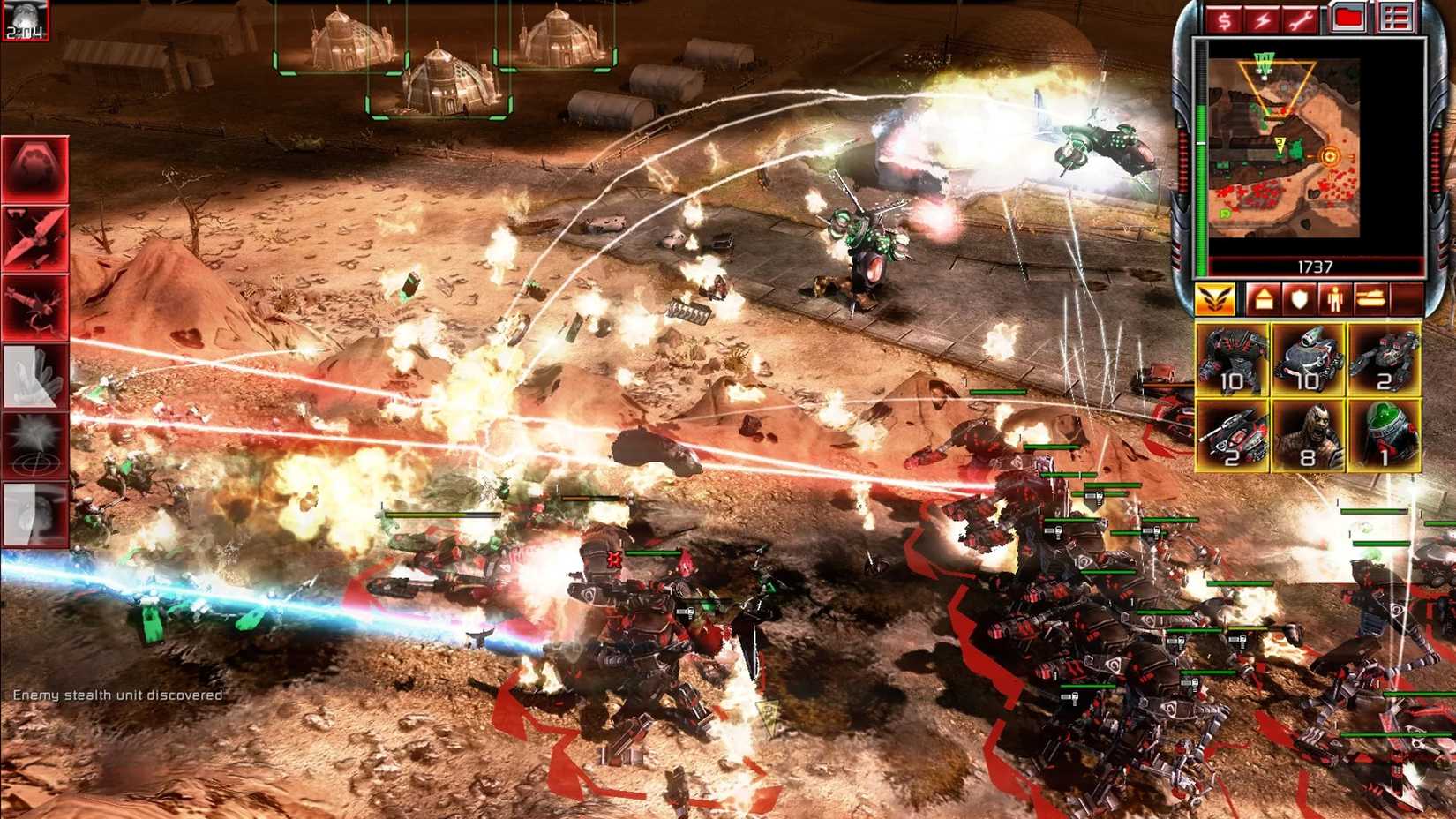Activate the Vertigo bomber airstrike power

pyautogui.click(x=35, y=237)
